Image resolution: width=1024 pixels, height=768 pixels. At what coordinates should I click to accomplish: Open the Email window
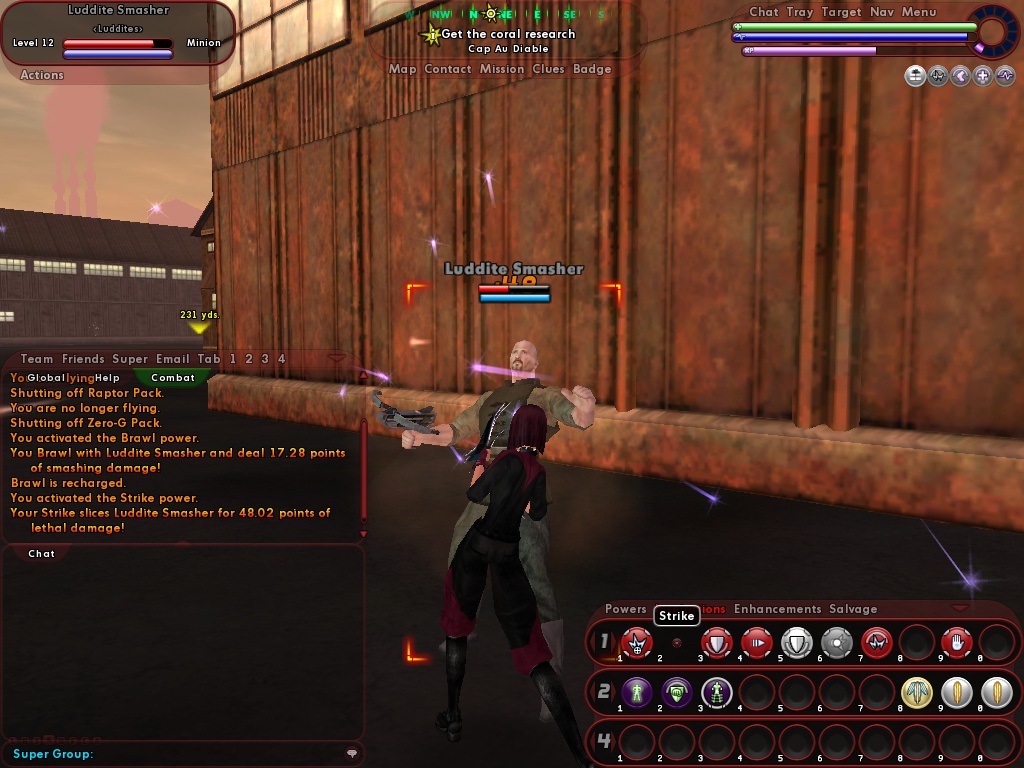[x=171, y=359]
